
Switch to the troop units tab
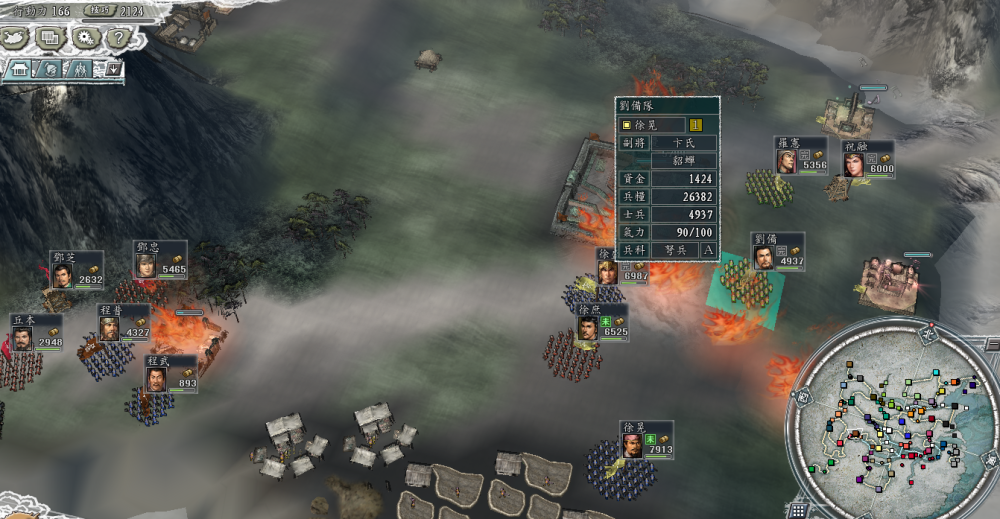[x=80, y=69]
